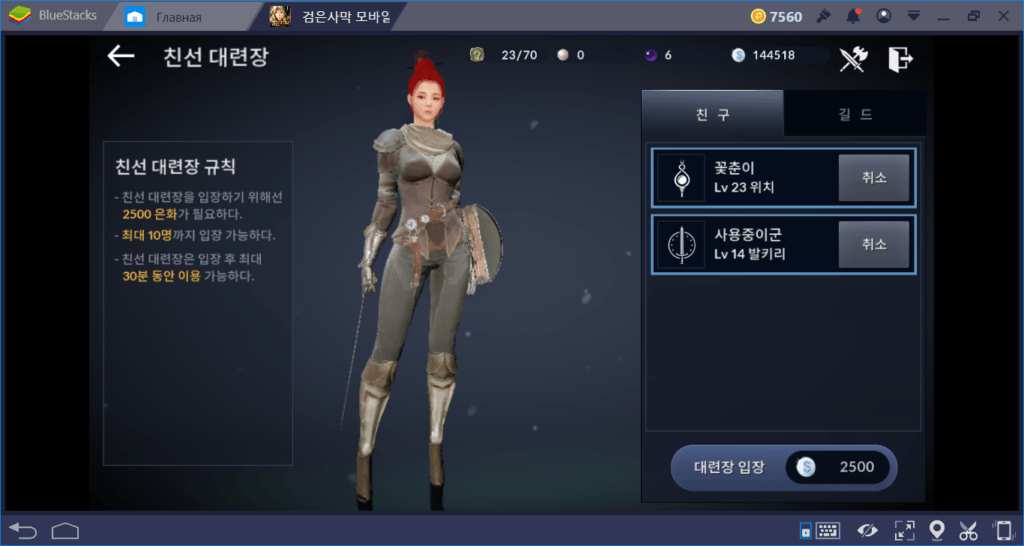Screen dimensions: 1024x546
Task: Switch to the 친구 tab
Action: point(712,114)
